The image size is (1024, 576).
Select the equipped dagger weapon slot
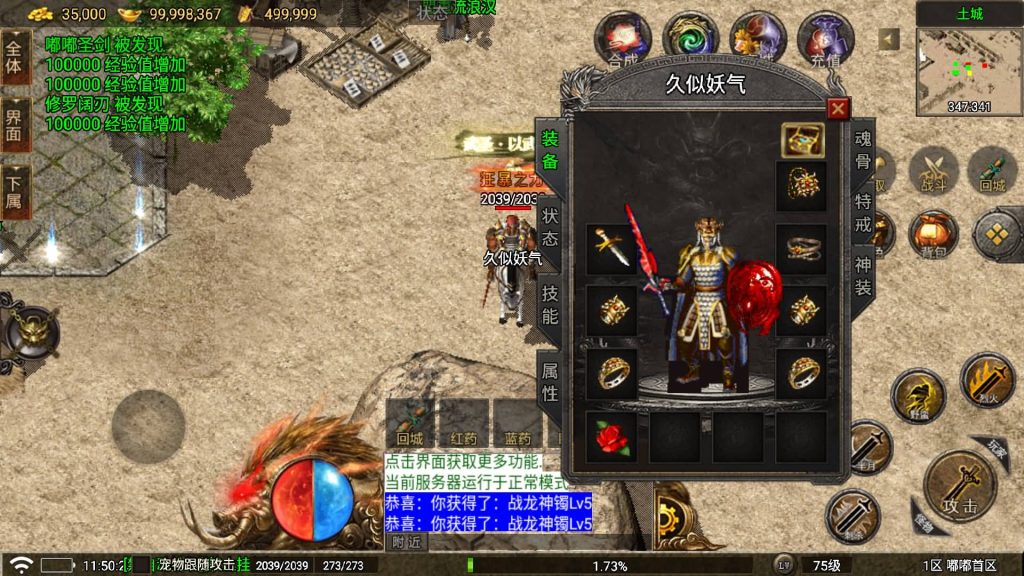coord(611,249)
